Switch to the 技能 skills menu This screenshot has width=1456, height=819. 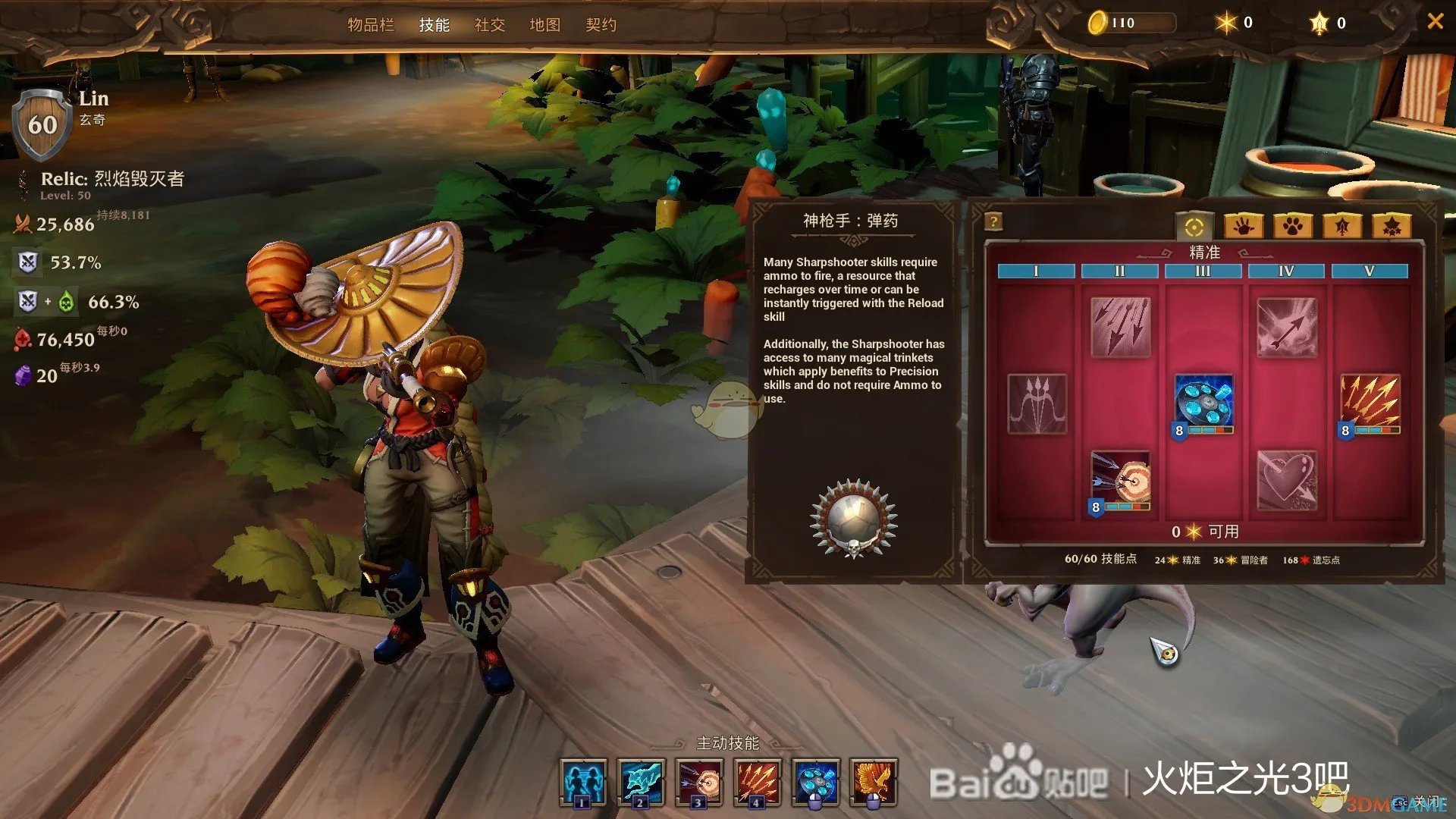[x=435, y=25]
